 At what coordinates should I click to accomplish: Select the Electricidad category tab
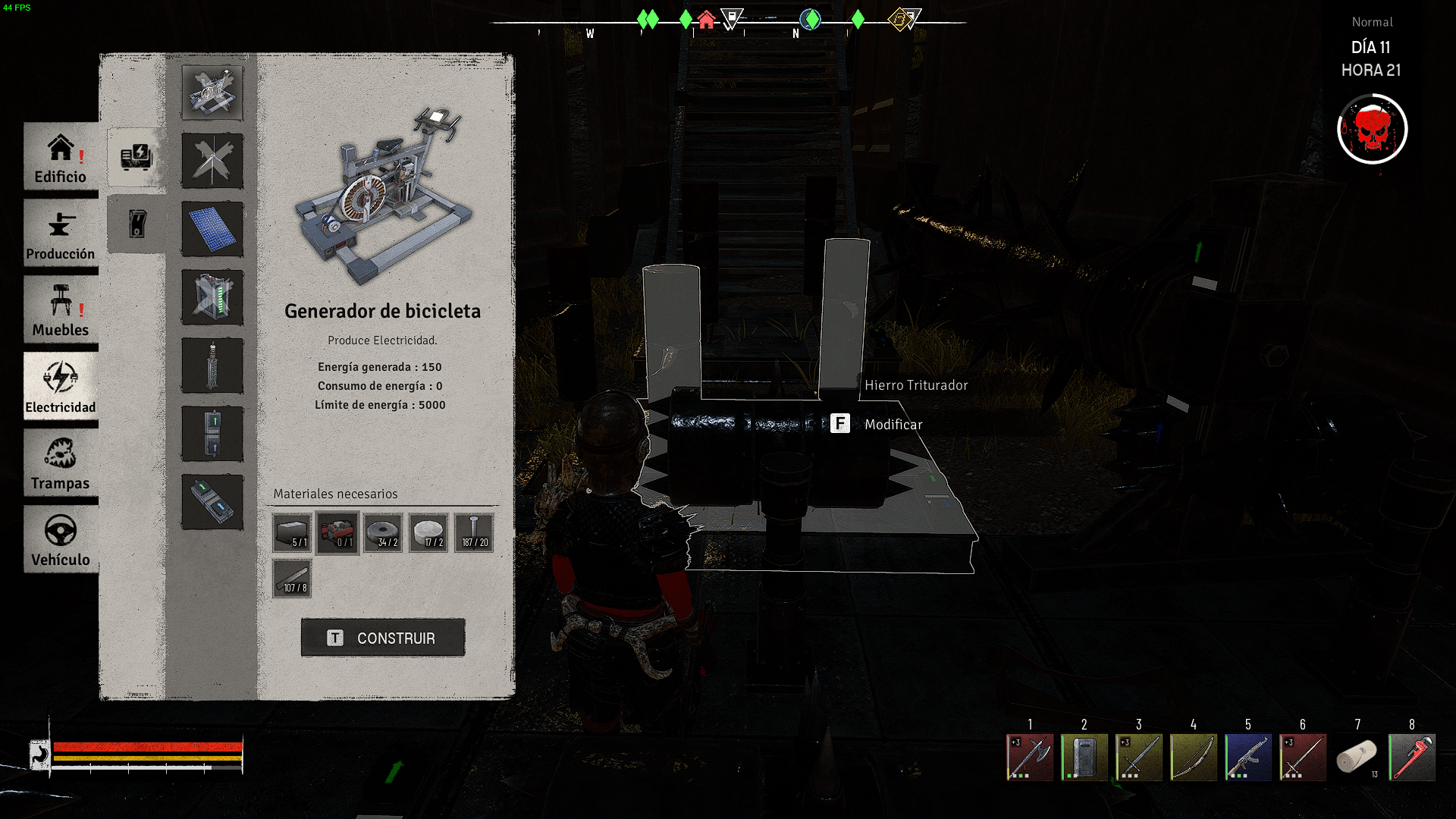[61, 387]
